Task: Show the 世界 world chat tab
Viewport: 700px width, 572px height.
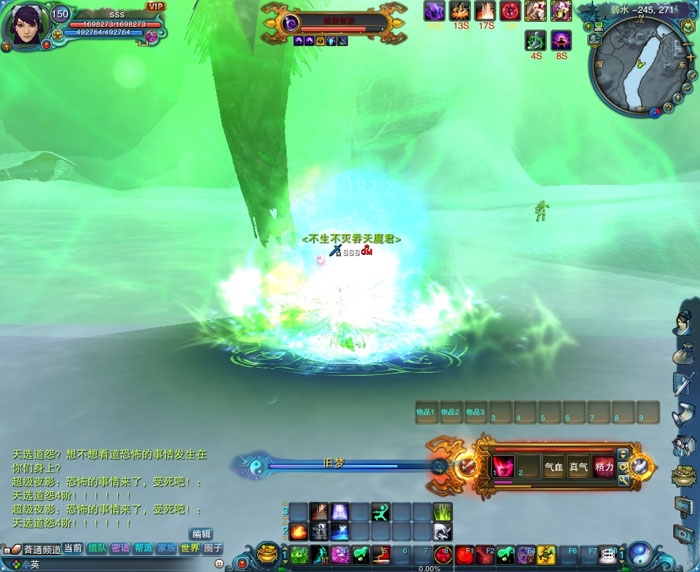Action: pos(189,548)
